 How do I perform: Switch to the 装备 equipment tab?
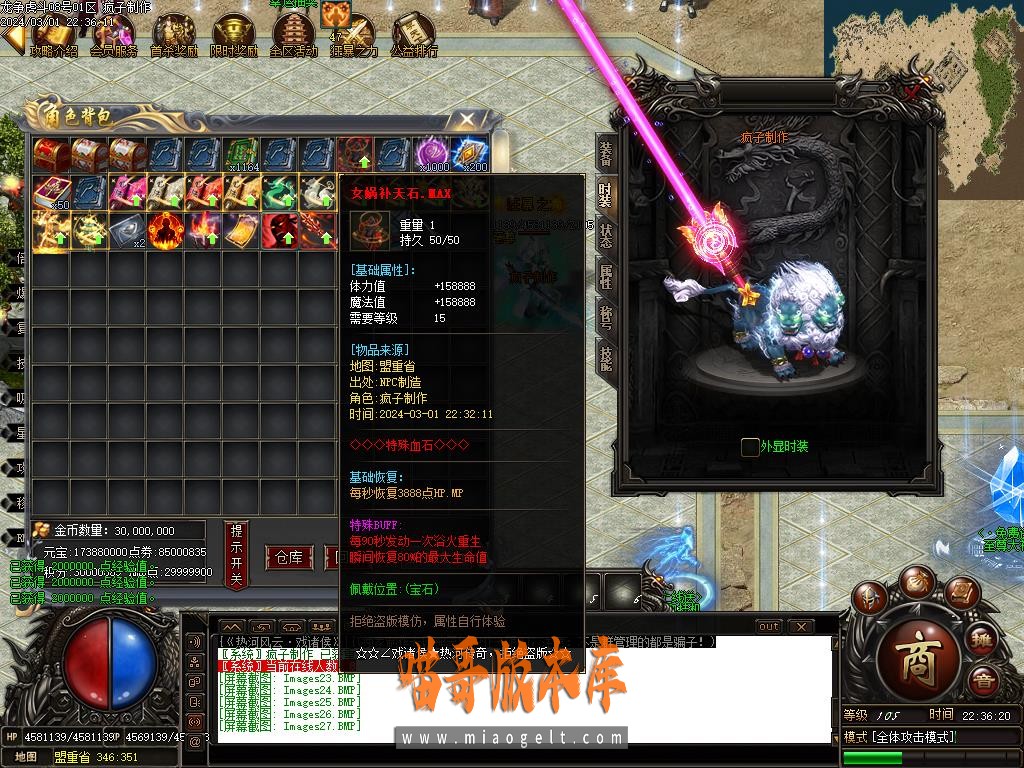[605, 154]
